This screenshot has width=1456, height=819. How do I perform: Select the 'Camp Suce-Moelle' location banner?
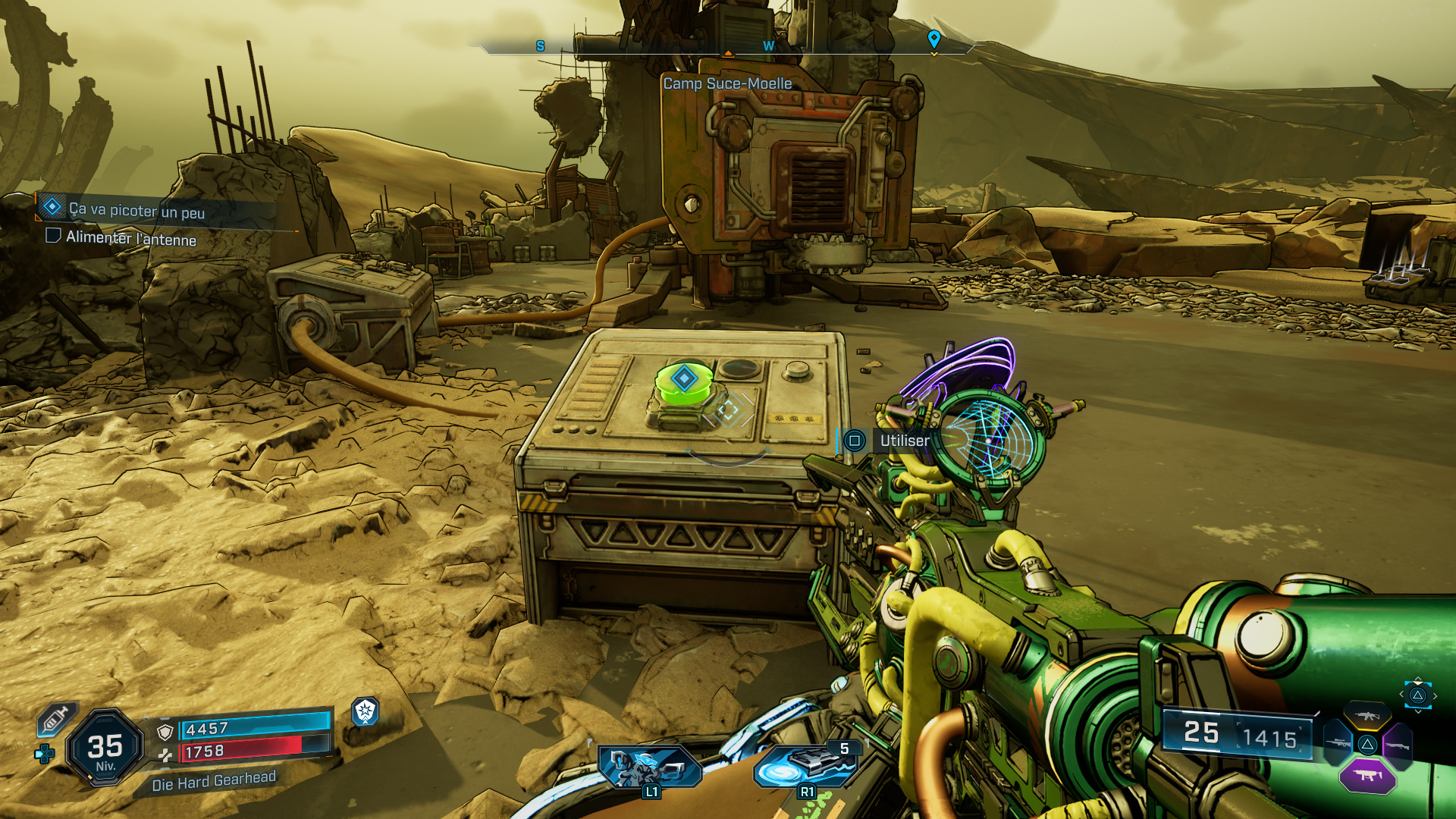click(x=726, y=85)
